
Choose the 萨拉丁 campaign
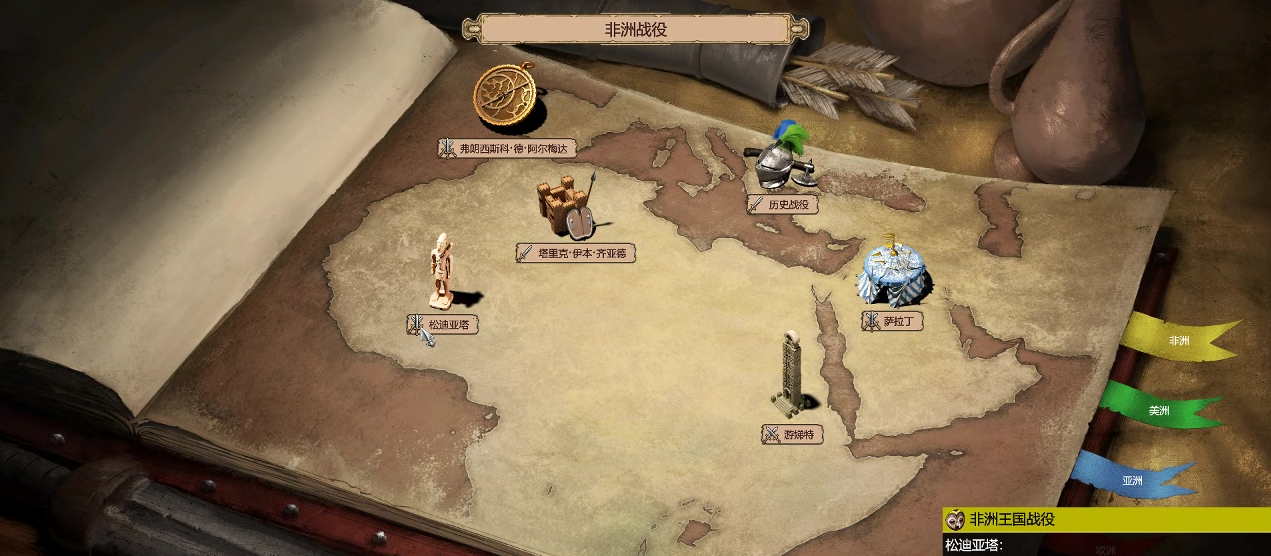891,321
